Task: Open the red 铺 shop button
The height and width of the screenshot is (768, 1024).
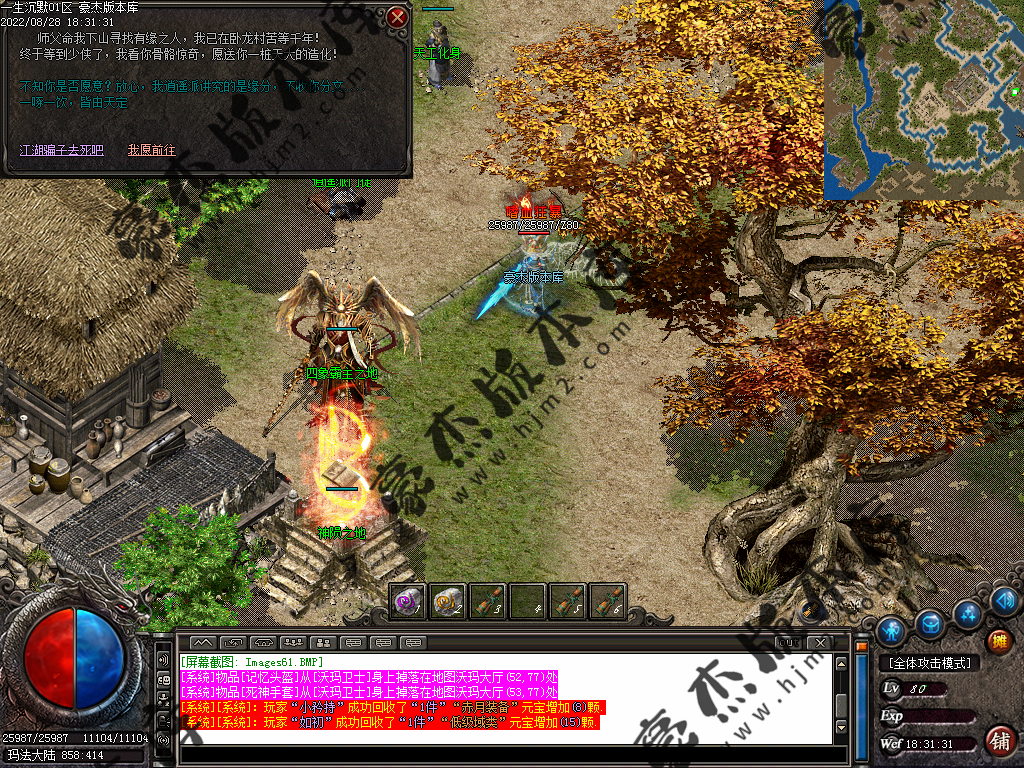Action: (x=998, y=741)
